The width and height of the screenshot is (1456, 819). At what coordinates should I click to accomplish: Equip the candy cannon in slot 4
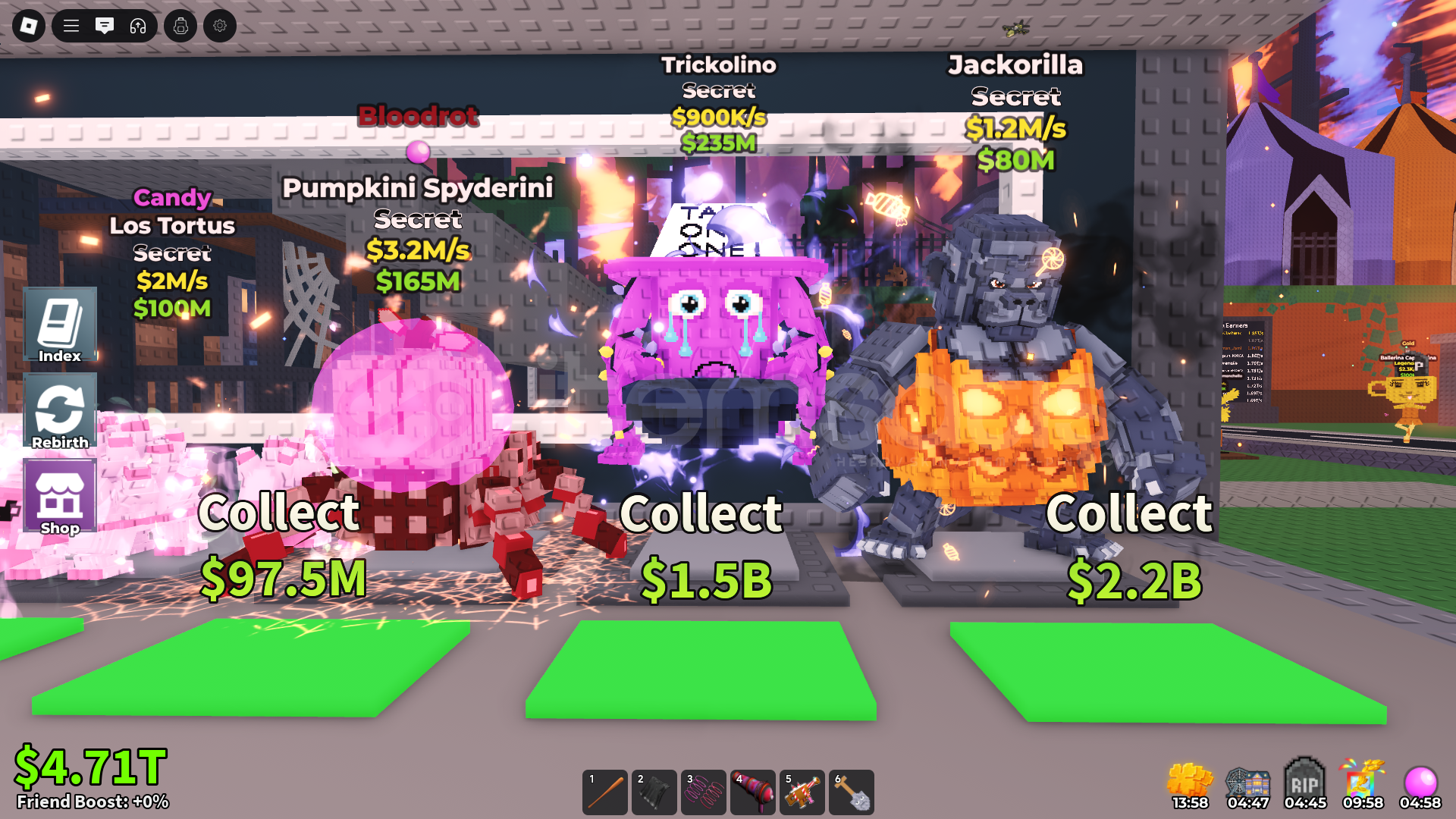754,792
